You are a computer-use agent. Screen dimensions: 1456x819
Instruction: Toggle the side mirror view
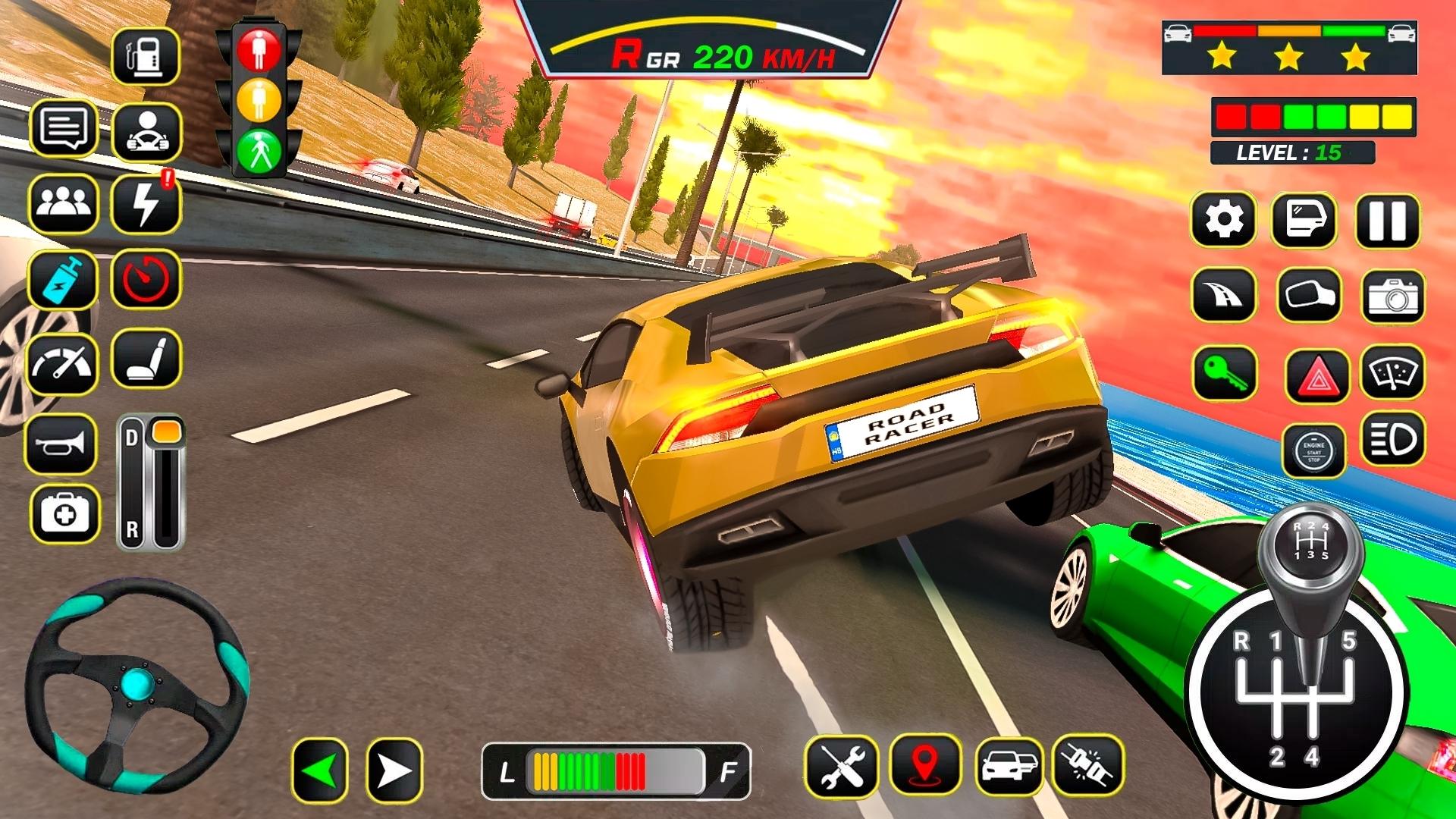tap(1309, 296)
